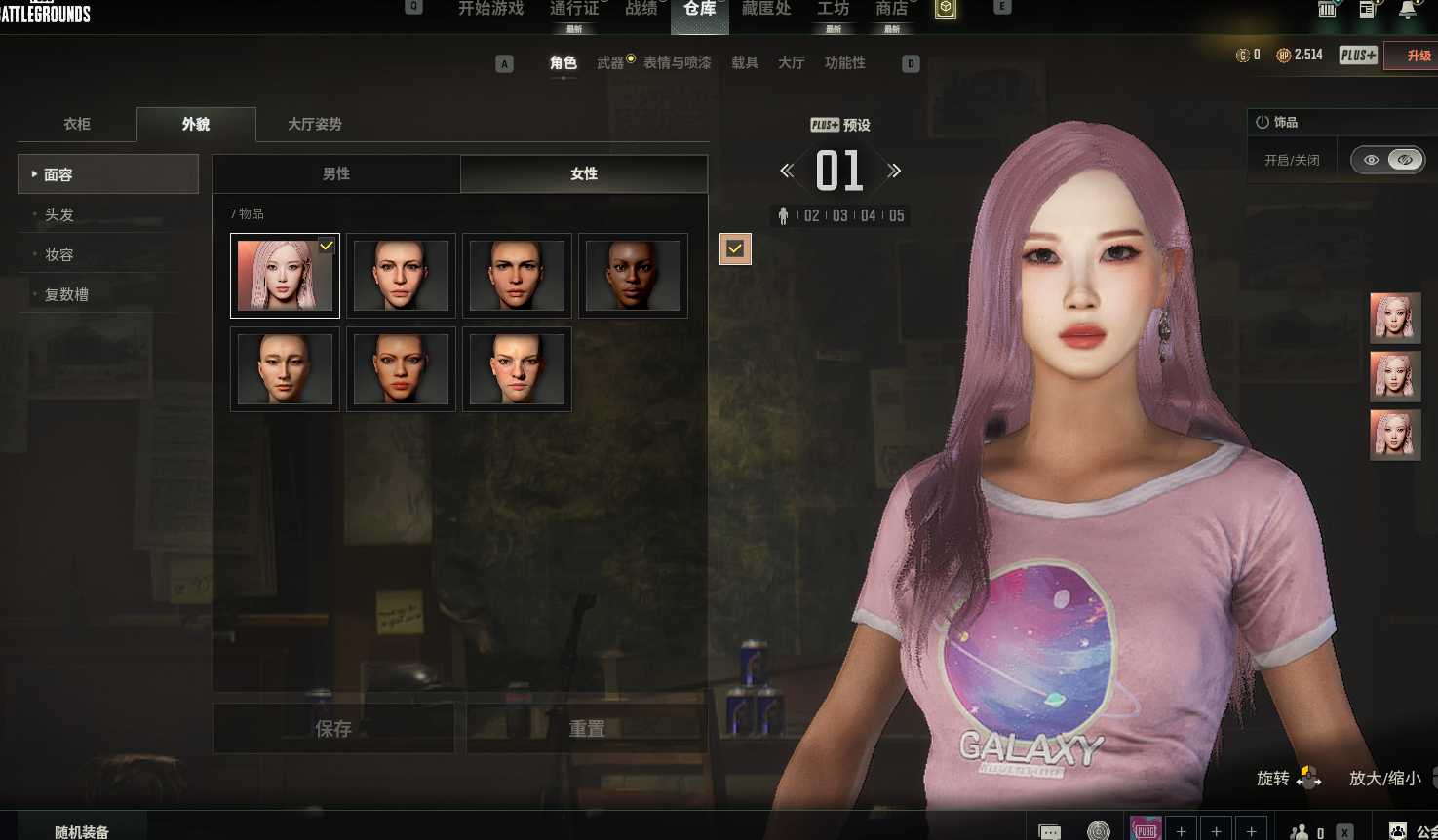Image resolution: width=1438 pixels, height=840 pixels.
Task: Click the 重置 reset button
Action: [587, 728]
